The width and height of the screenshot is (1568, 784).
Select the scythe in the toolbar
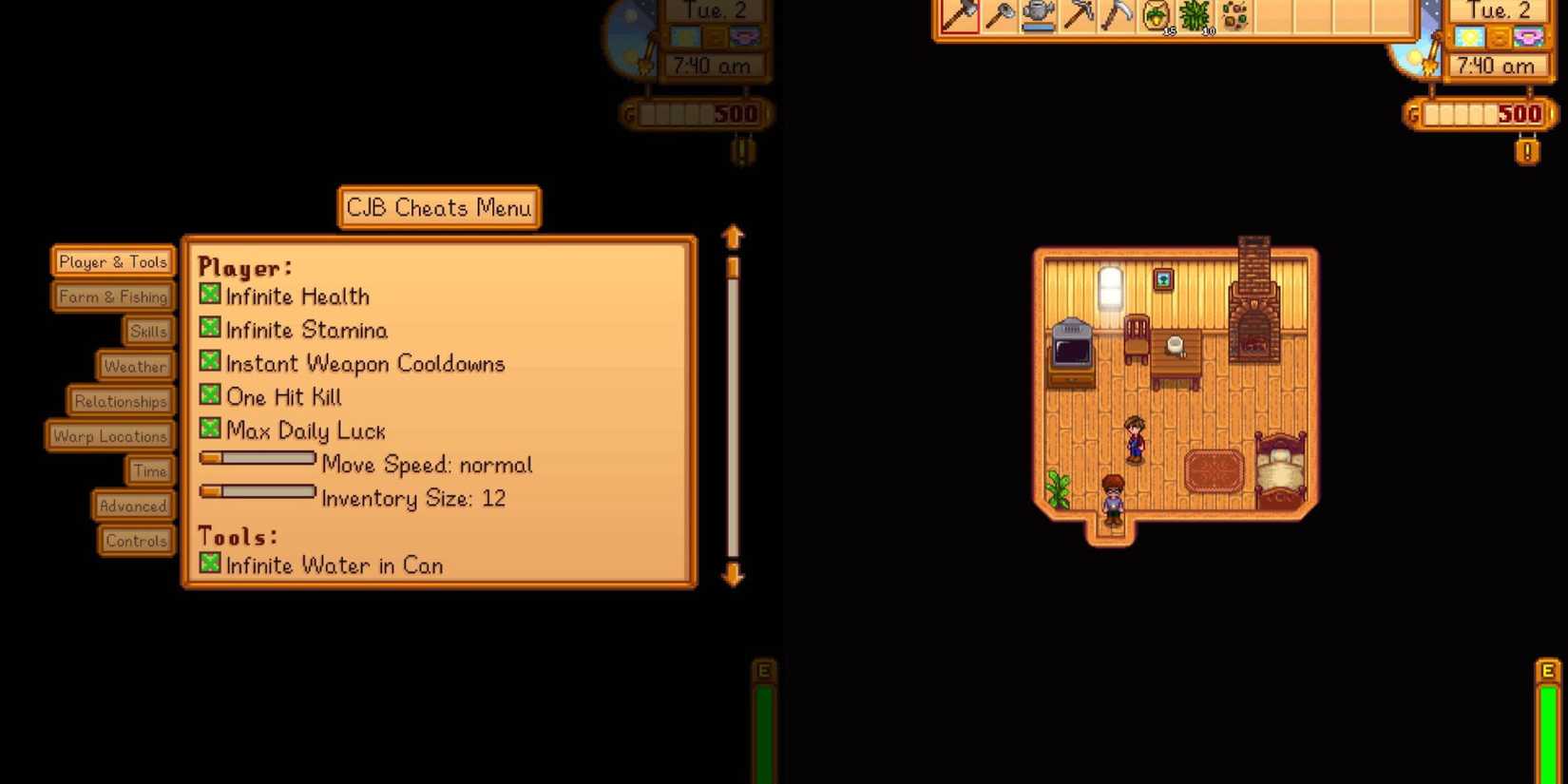(1118, 14)
